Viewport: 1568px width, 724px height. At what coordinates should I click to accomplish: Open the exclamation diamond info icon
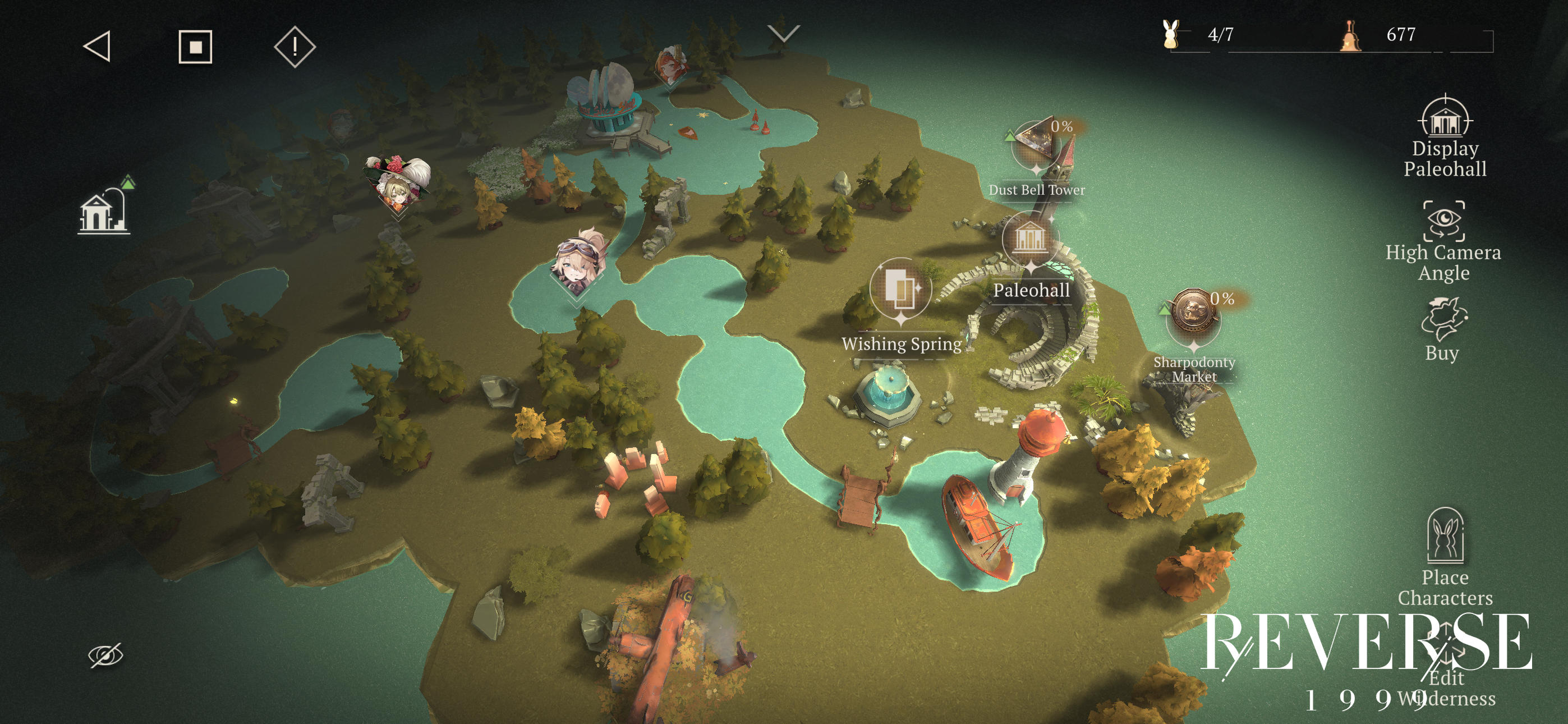point(295,46)
